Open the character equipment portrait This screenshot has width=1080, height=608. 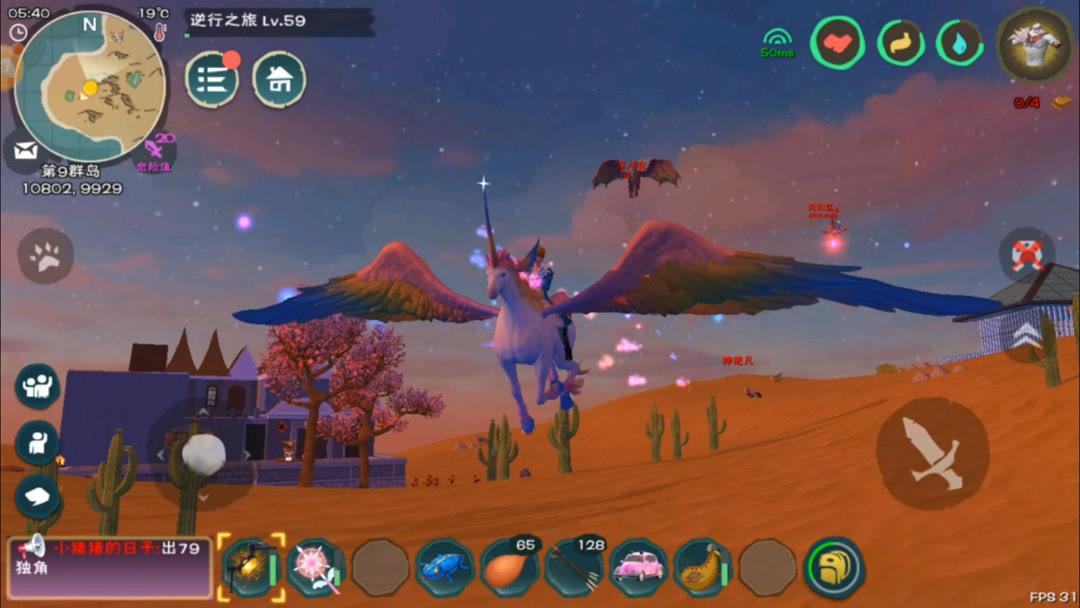(1036, 45)
